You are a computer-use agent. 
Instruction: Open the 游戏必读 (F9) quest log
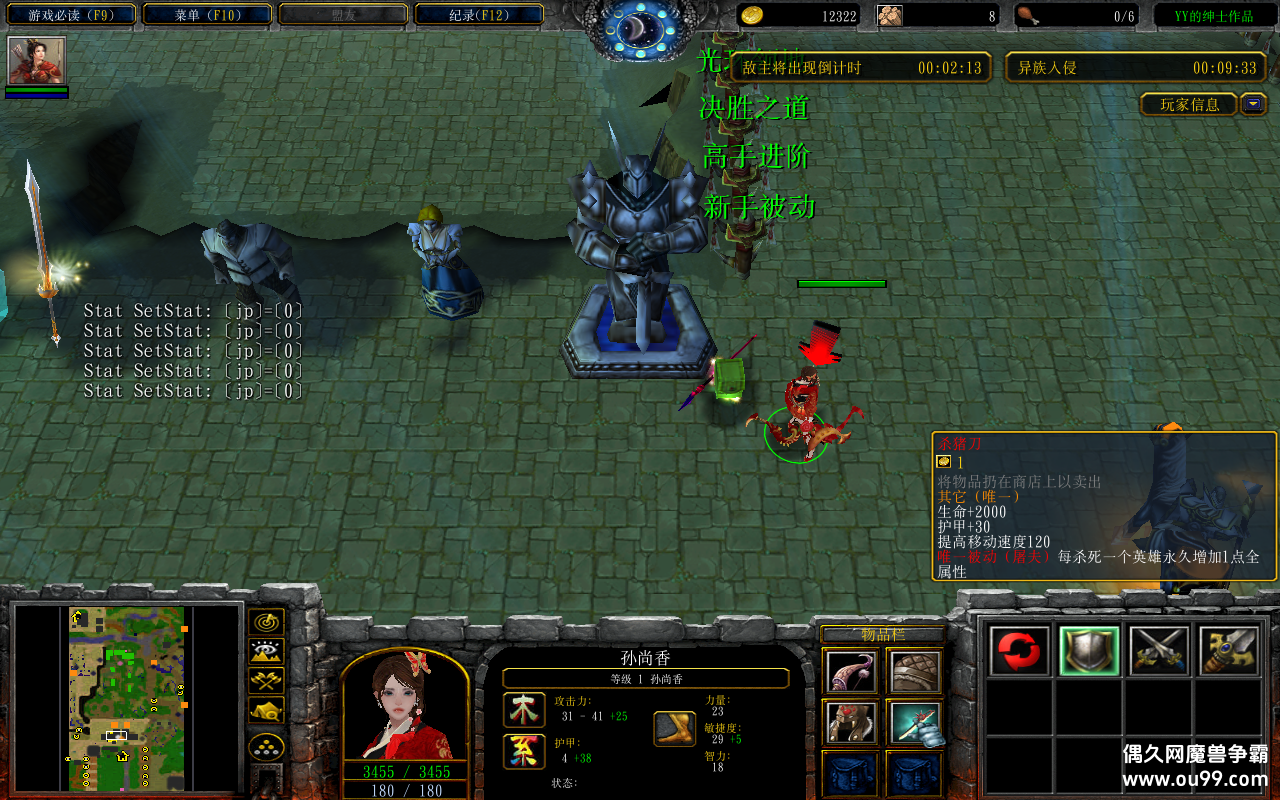click(69, 15)
